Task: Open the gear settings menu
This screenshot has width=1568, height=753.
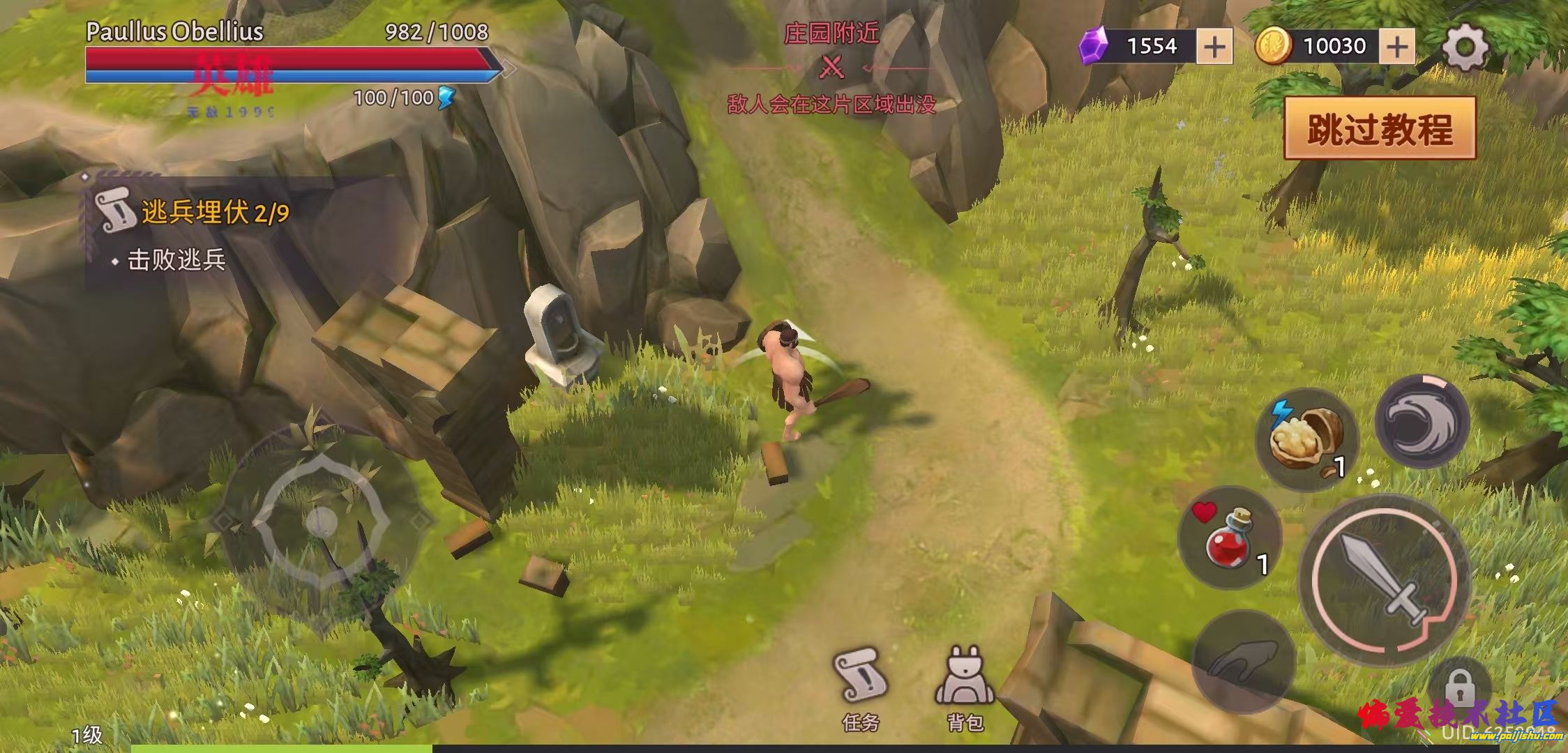Action: click(1464, 47)
